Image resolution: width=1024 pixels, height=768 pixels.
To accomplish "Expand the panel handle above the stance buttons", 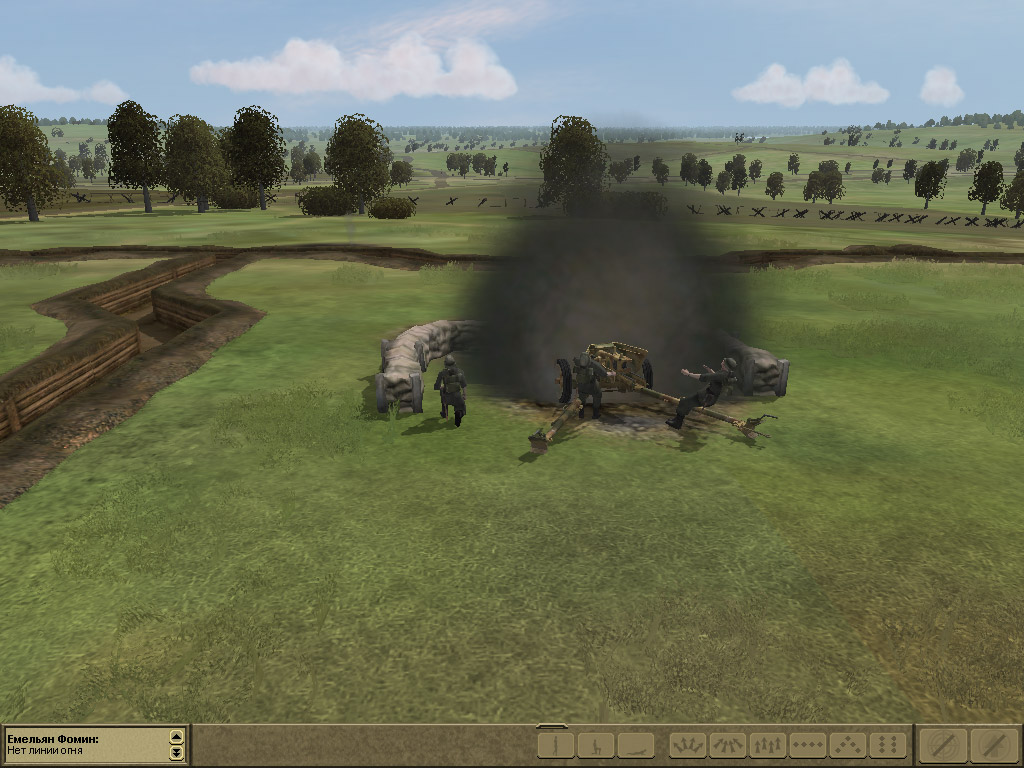I will coord(552,726).
